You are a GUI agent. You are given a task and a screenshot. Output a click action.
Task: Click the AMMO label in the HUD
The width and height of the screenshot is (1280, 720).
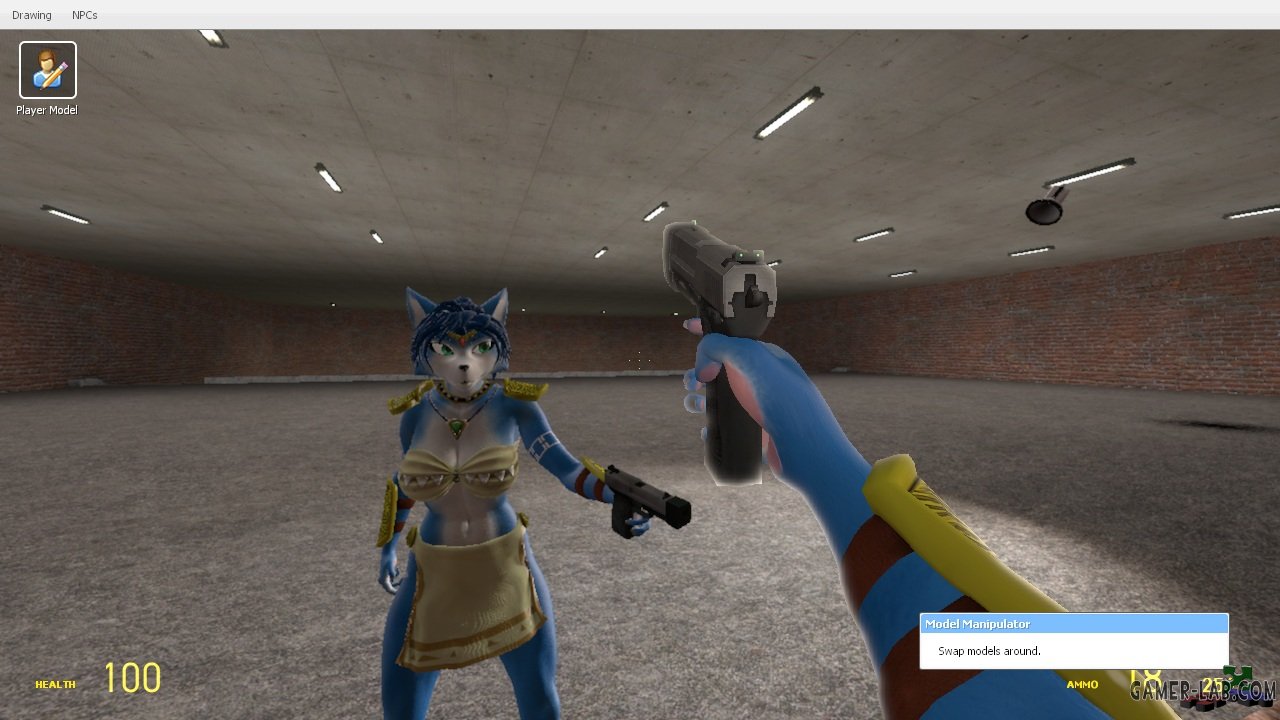[1081, 684]
